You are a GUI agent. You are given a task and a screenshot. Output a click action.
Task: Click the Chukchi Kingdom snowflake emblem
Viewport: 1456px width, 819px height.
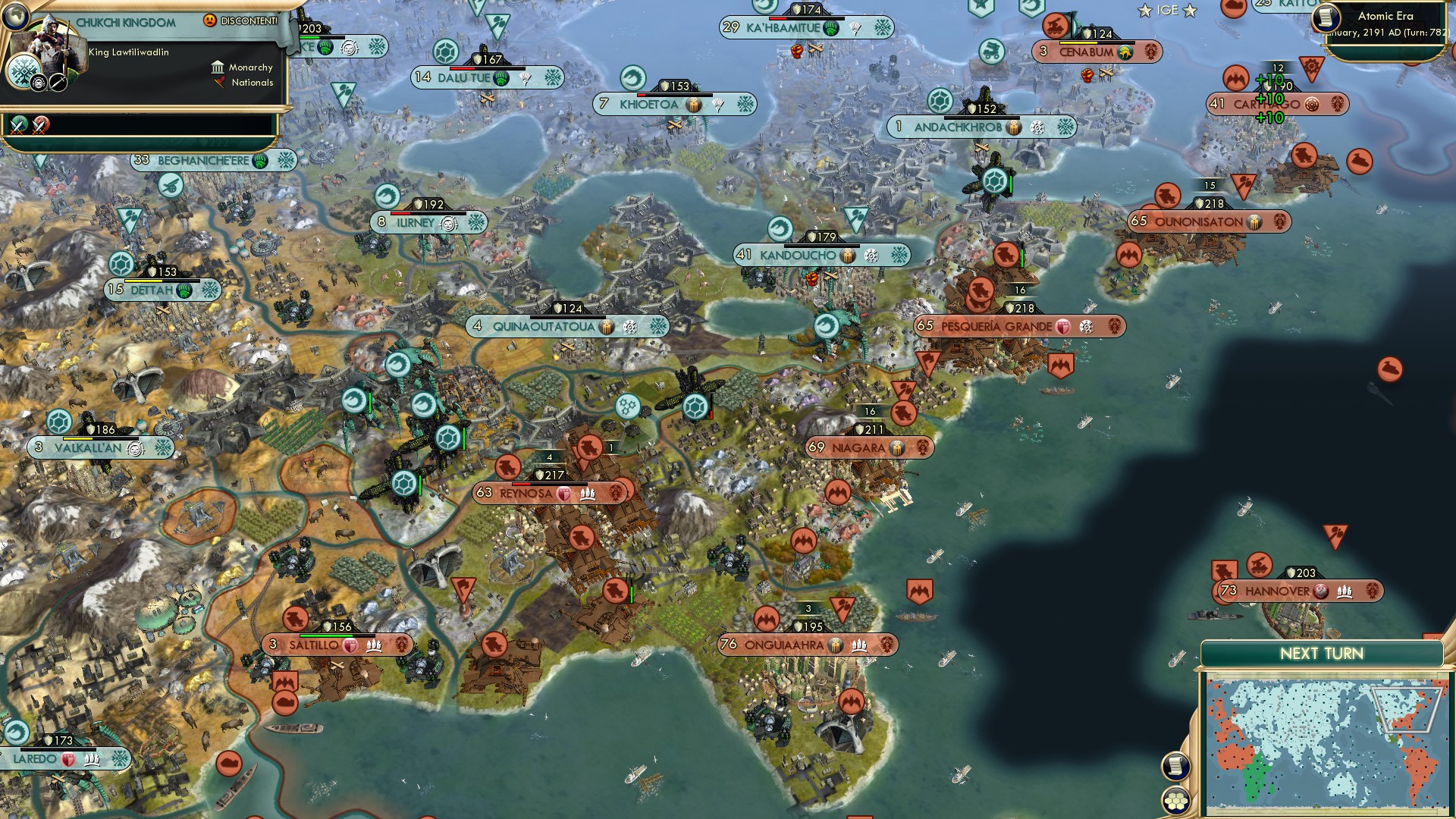coord(24,74)
